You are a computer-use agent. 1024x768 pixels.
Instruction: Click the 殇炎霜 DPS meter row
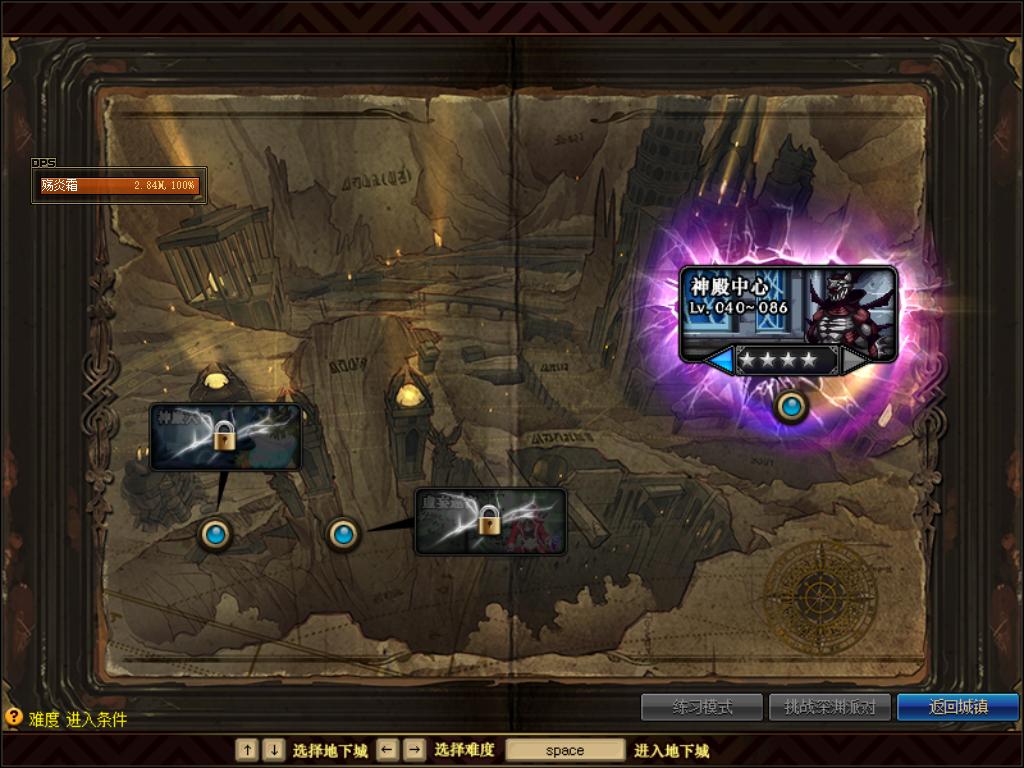coord(120,185)
